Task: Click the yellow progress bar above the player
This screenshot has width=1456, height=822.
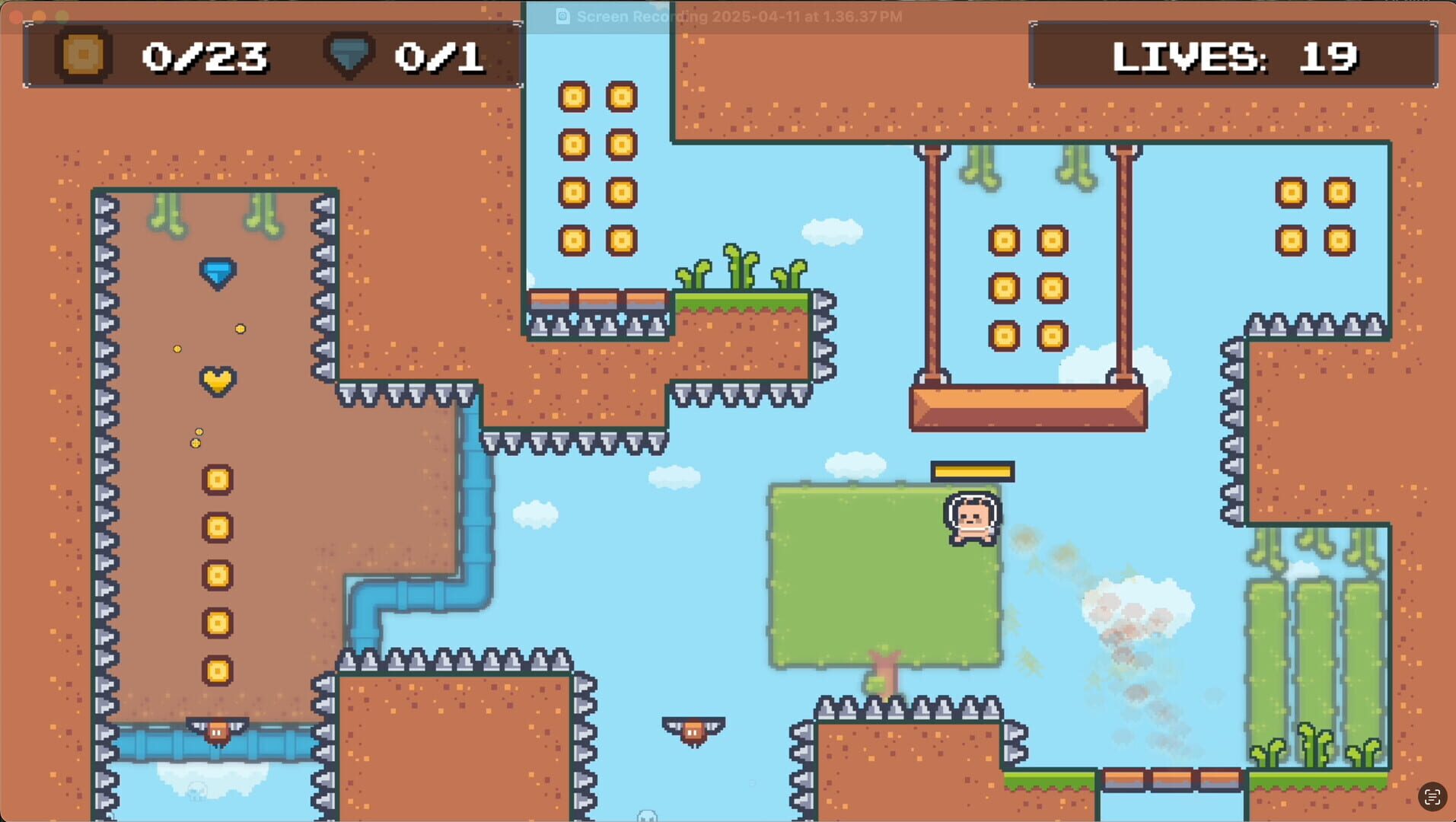Action: coord(971,472)
